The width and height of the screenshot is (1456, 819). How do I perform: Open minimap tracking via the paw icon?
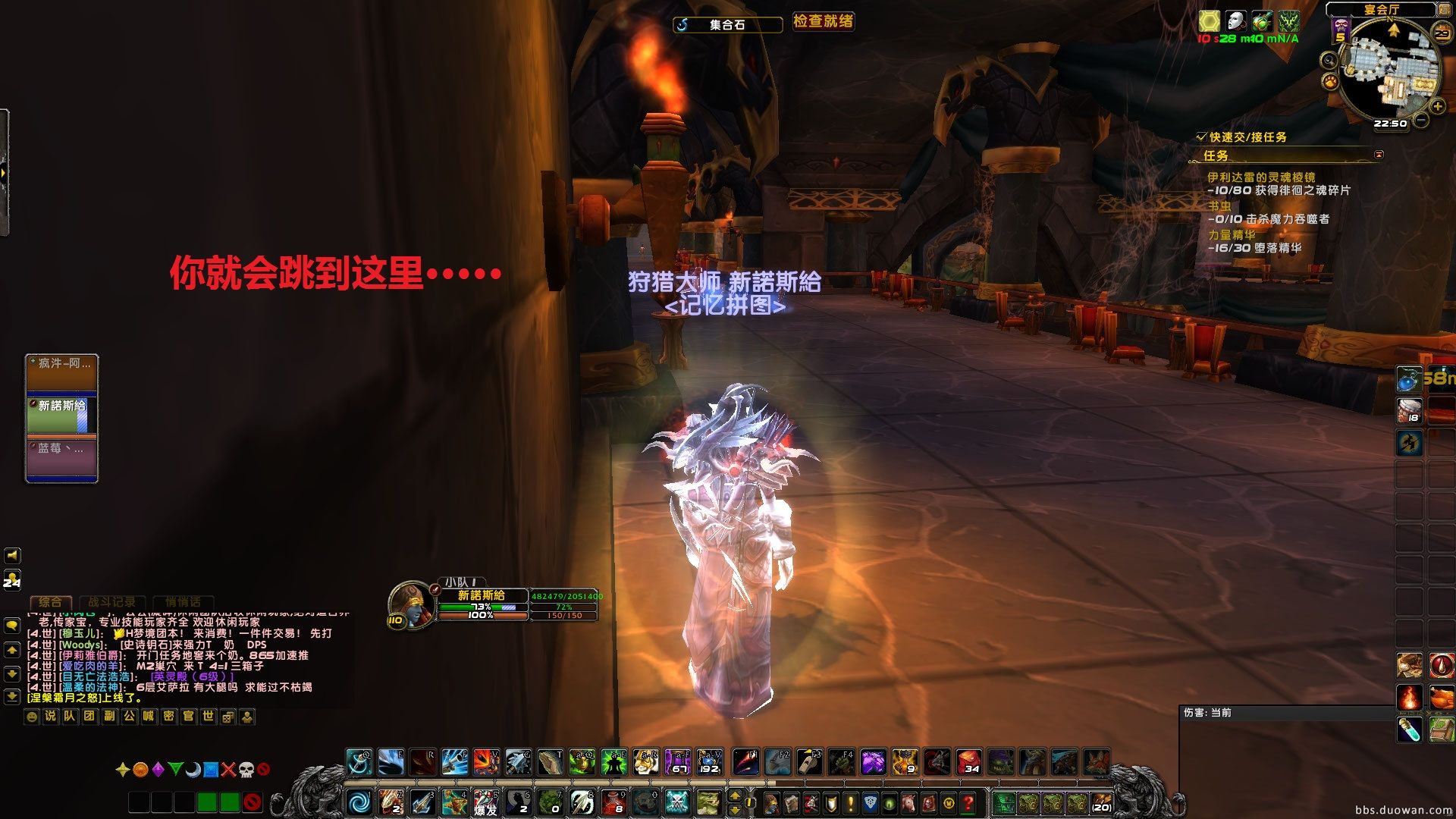pyautogui.click(x=1329, y=82)
